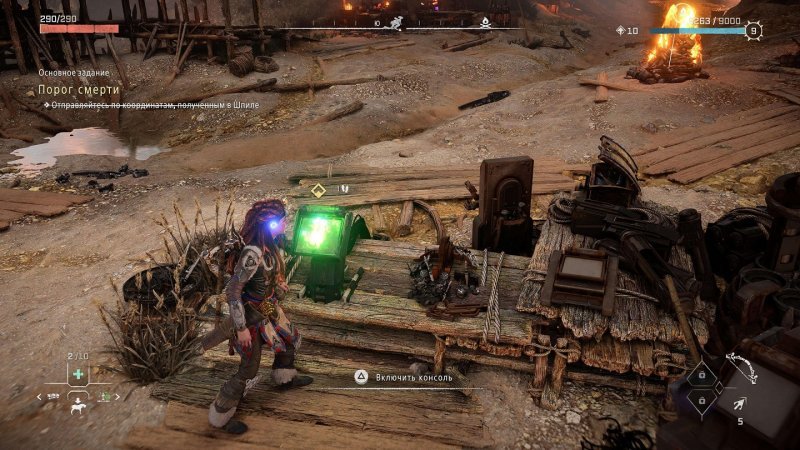Choose the arrow ammo icon
Viewport: 800px width, 450px height.
(739, 402)
